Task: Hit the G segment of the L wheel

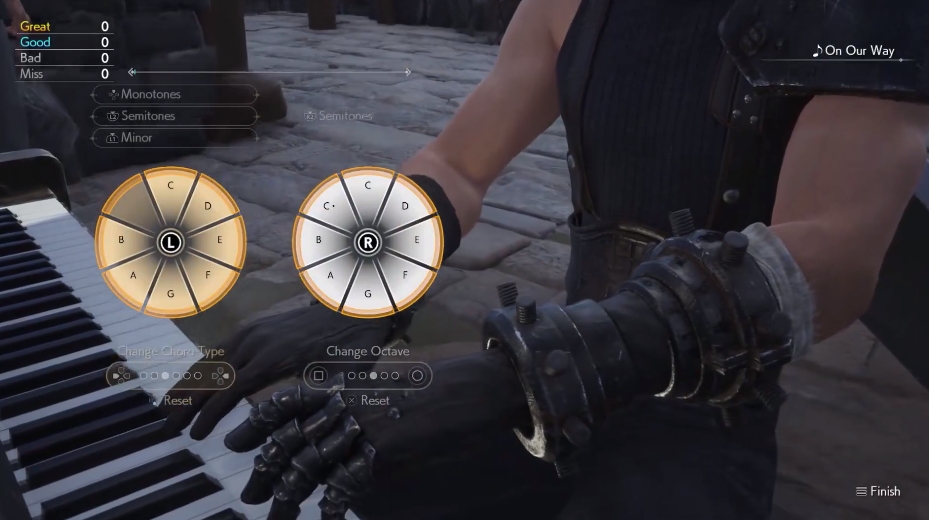Action: (171, 293)
